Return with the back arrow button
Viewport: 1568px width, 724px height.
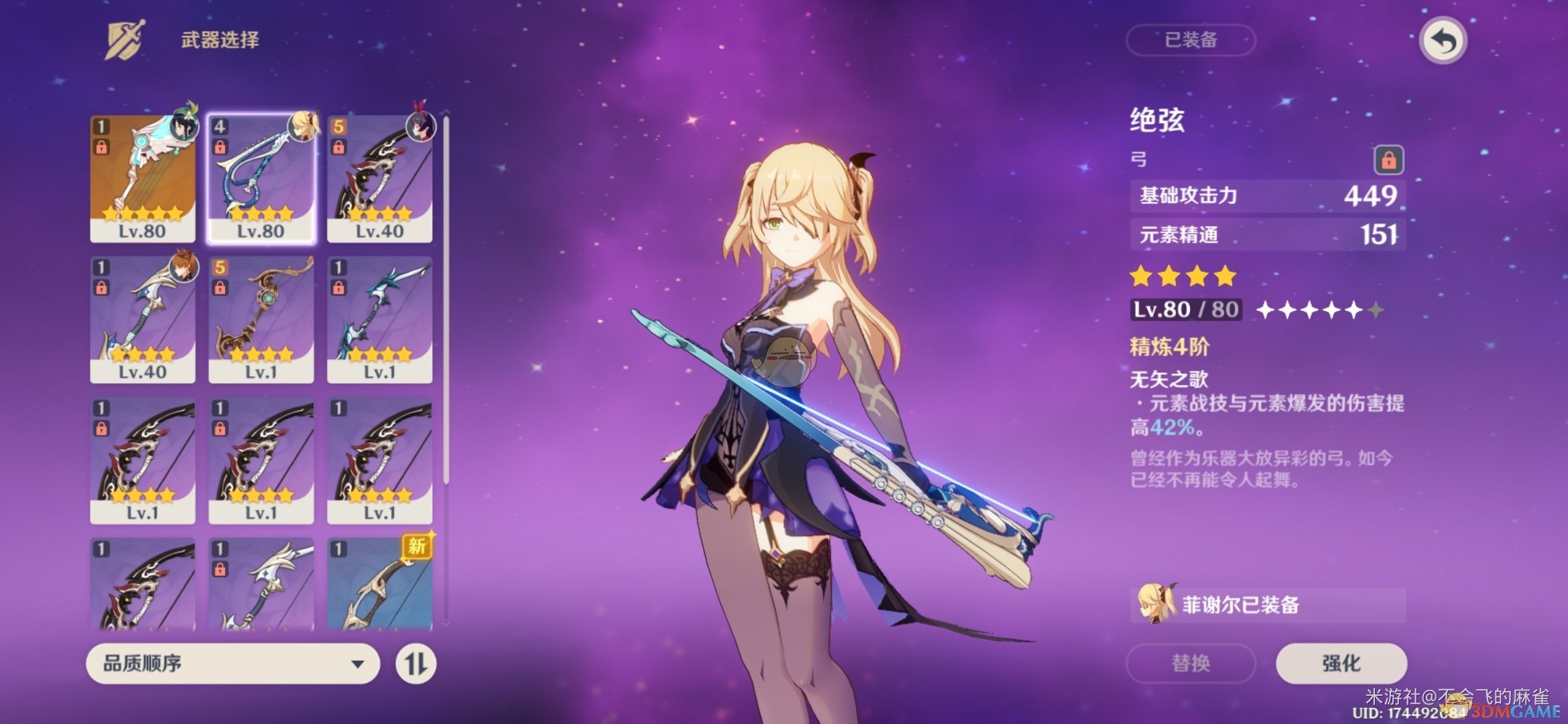(x=1443, y=41)
